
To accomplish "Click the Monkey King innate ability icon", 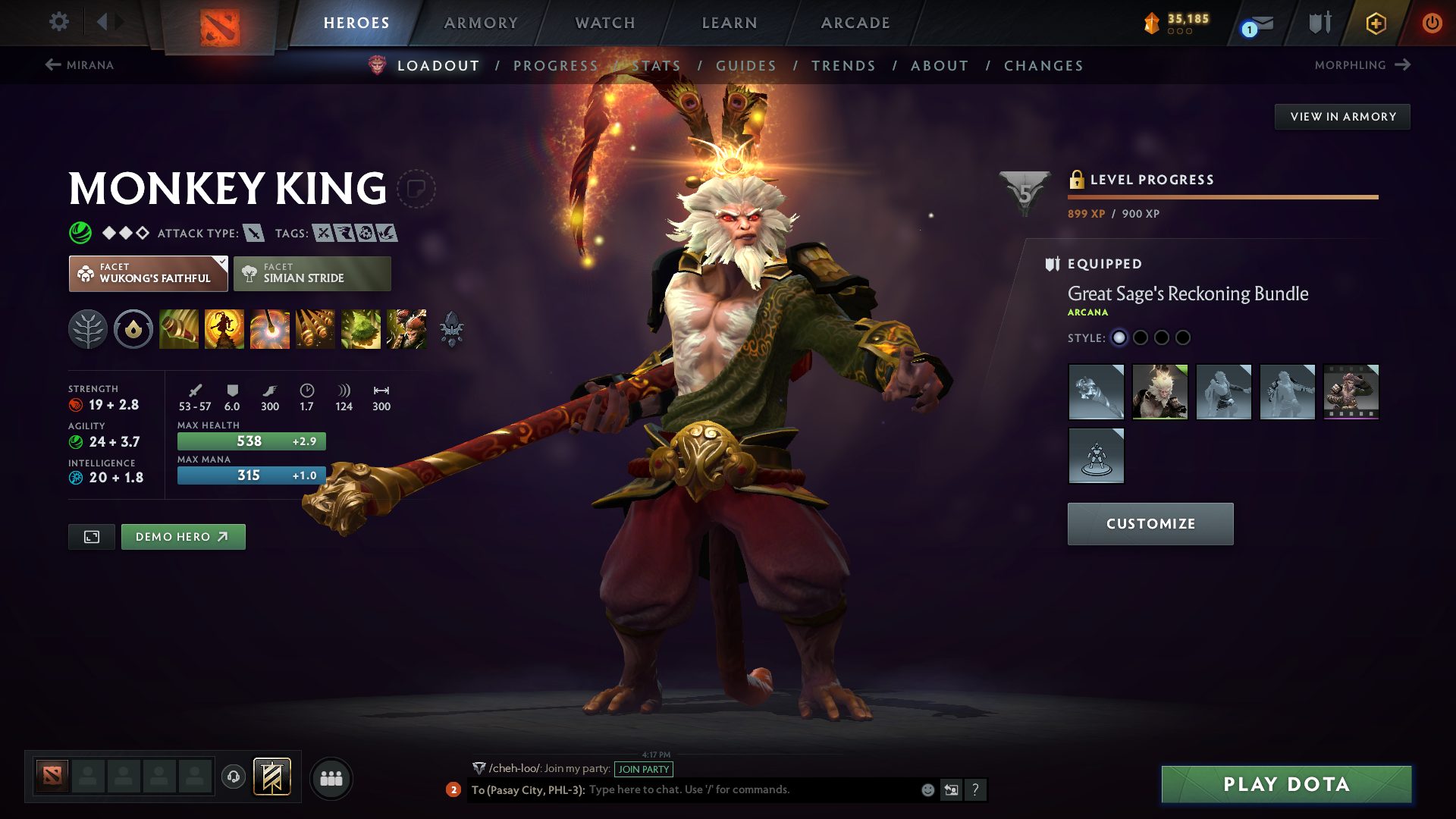I will point(133,329).
